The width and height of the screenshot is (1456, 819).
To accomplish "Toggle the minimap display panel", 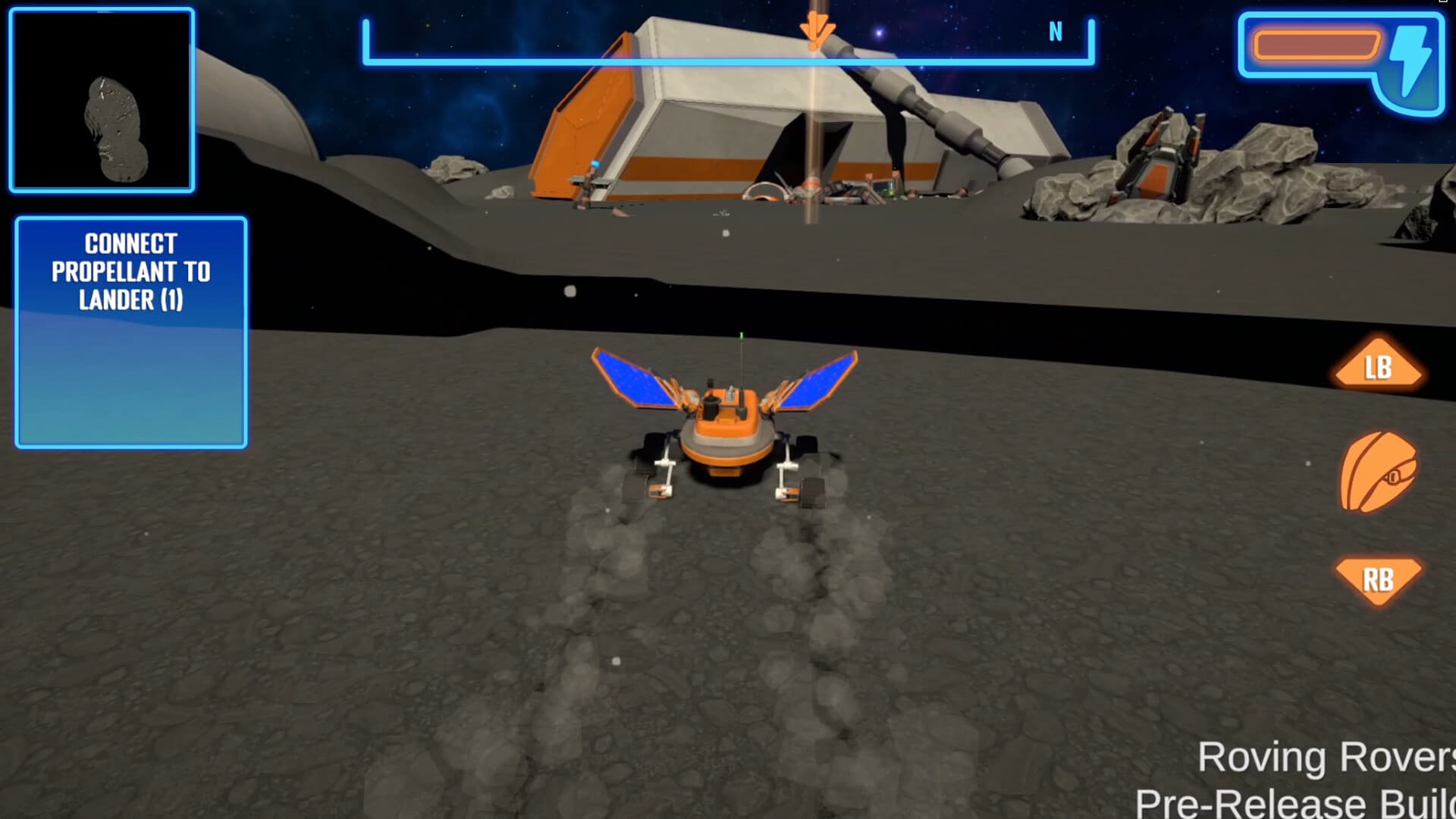I will tap(101, 100).
